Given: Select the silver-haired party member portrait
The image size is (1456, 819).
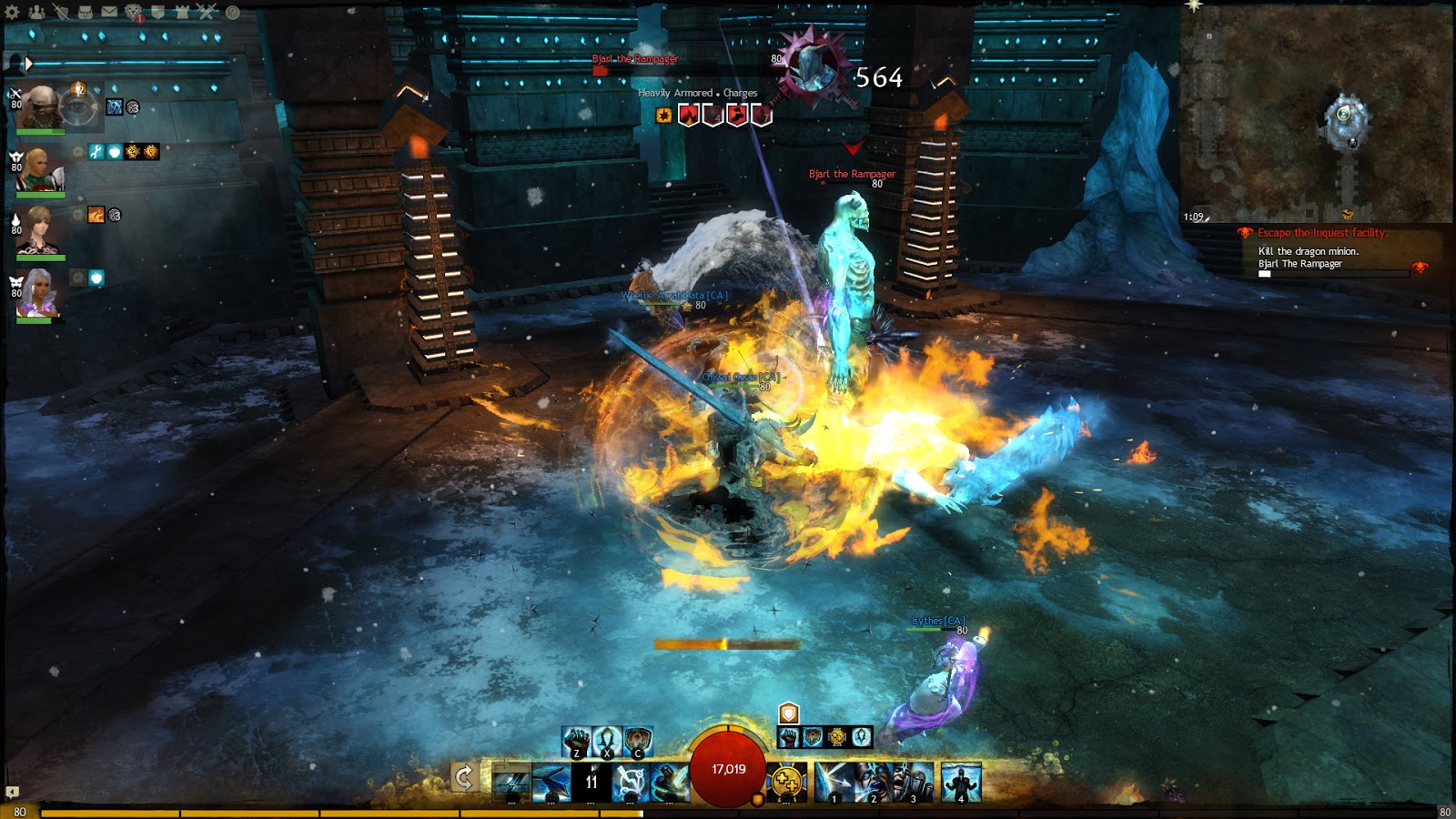Looking at the screenshot, I should coord(39,293).
